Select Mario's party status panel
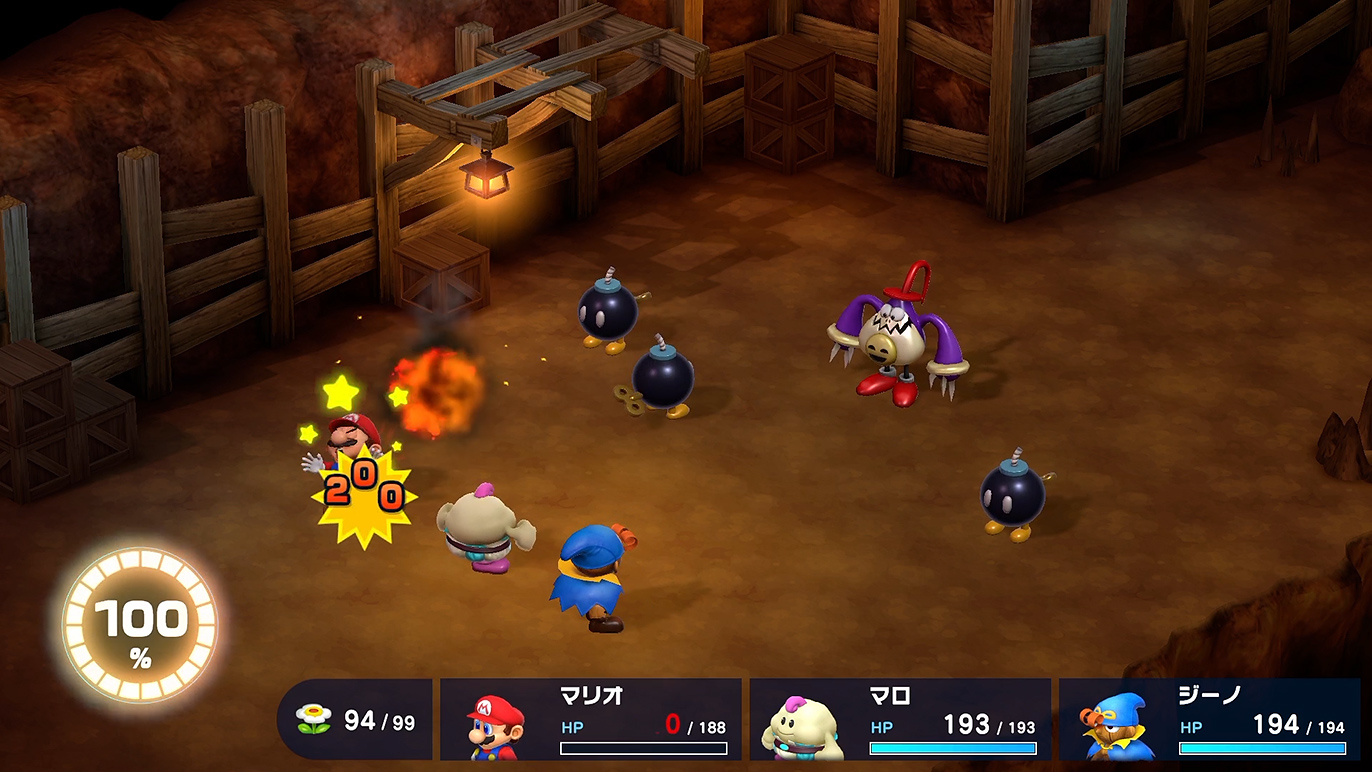 (x=591, y=719)
